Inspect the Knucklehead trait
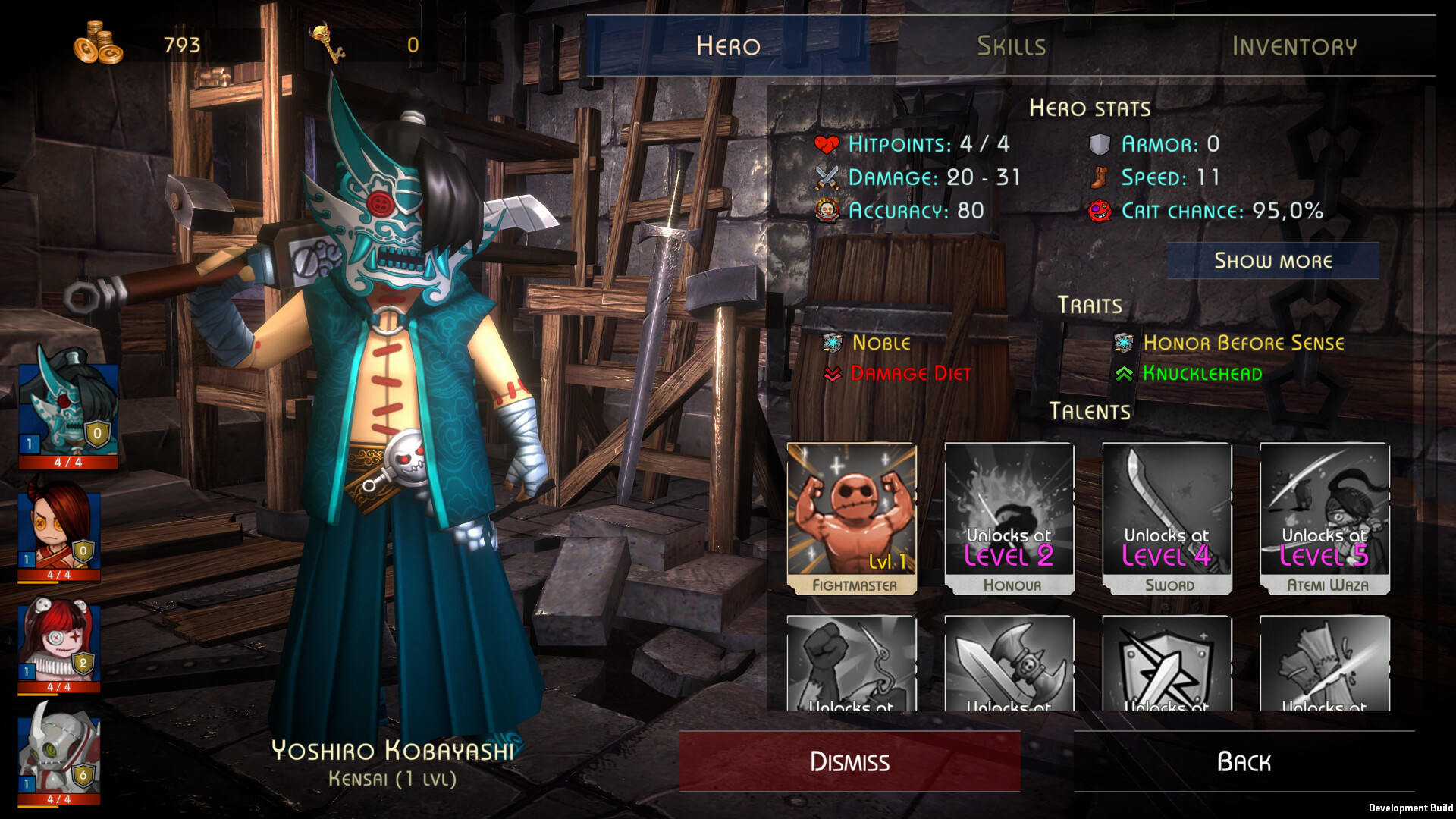Viewport: 1456px width, 819px height. [x=1202, y=373]
